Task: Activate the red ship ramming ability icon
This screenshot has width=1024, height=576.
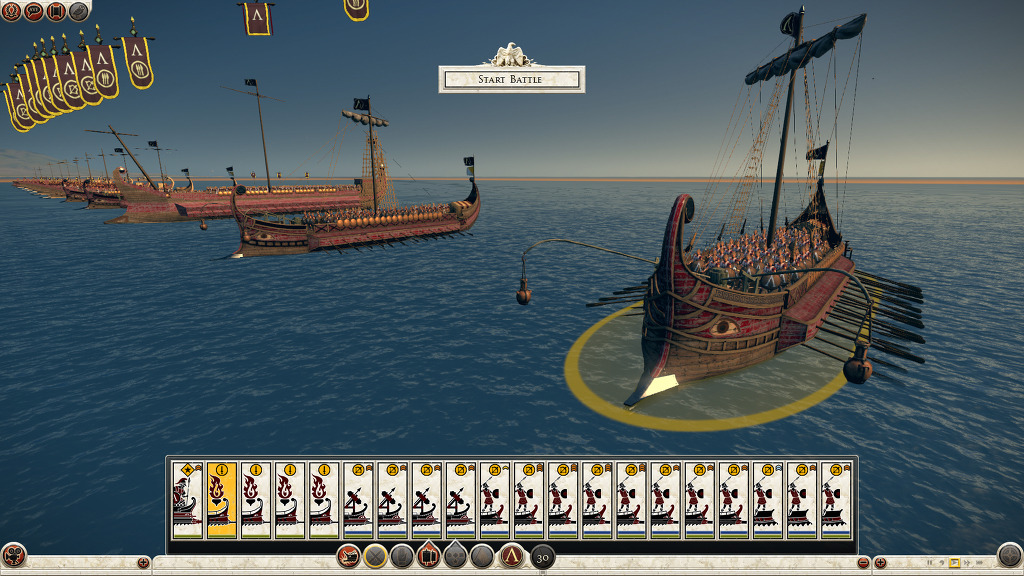Action: point(349,556)
